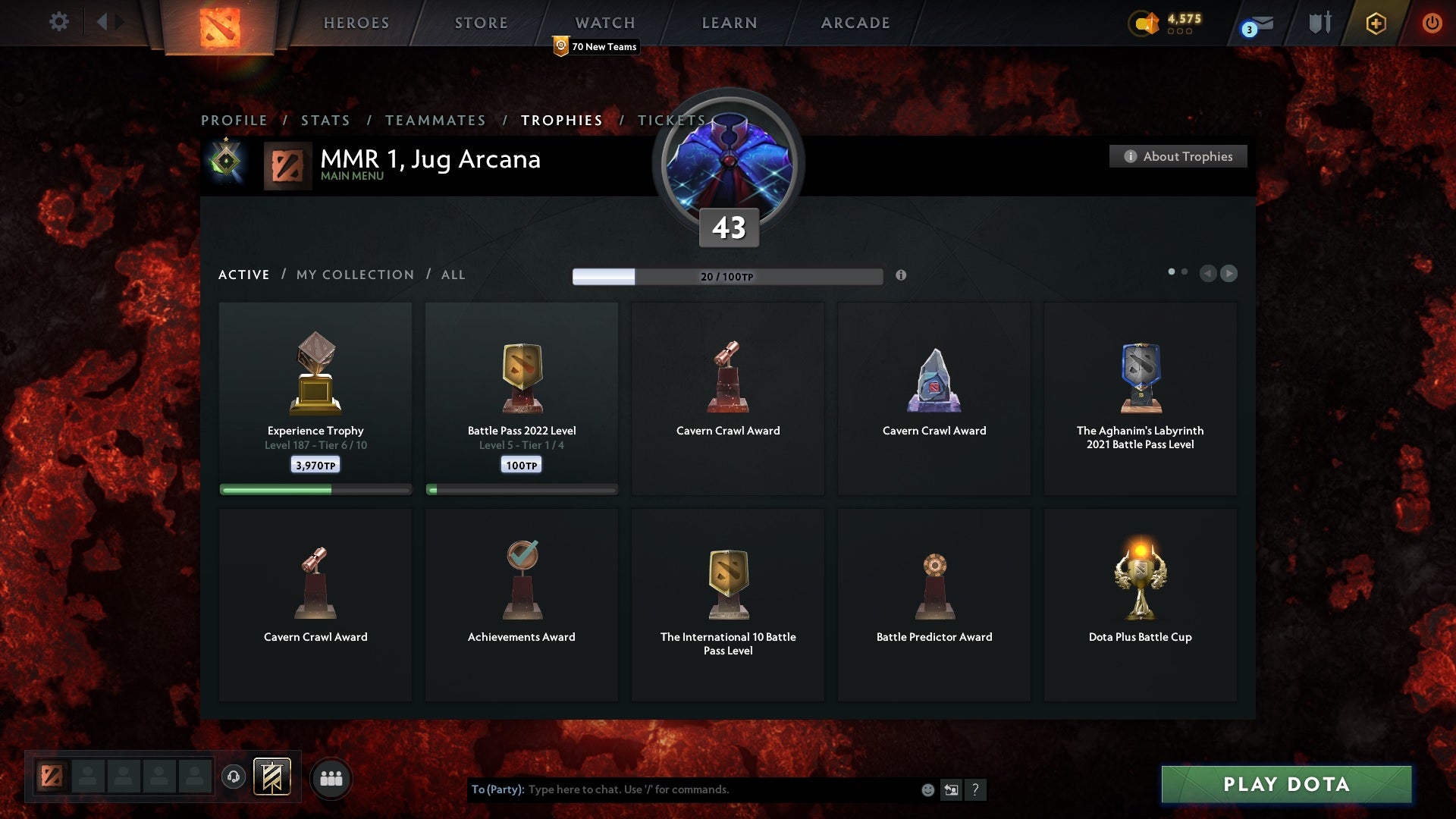
Task: Select the Battle Pass 2022 Level trophy
Action: (x=522, y=398)
